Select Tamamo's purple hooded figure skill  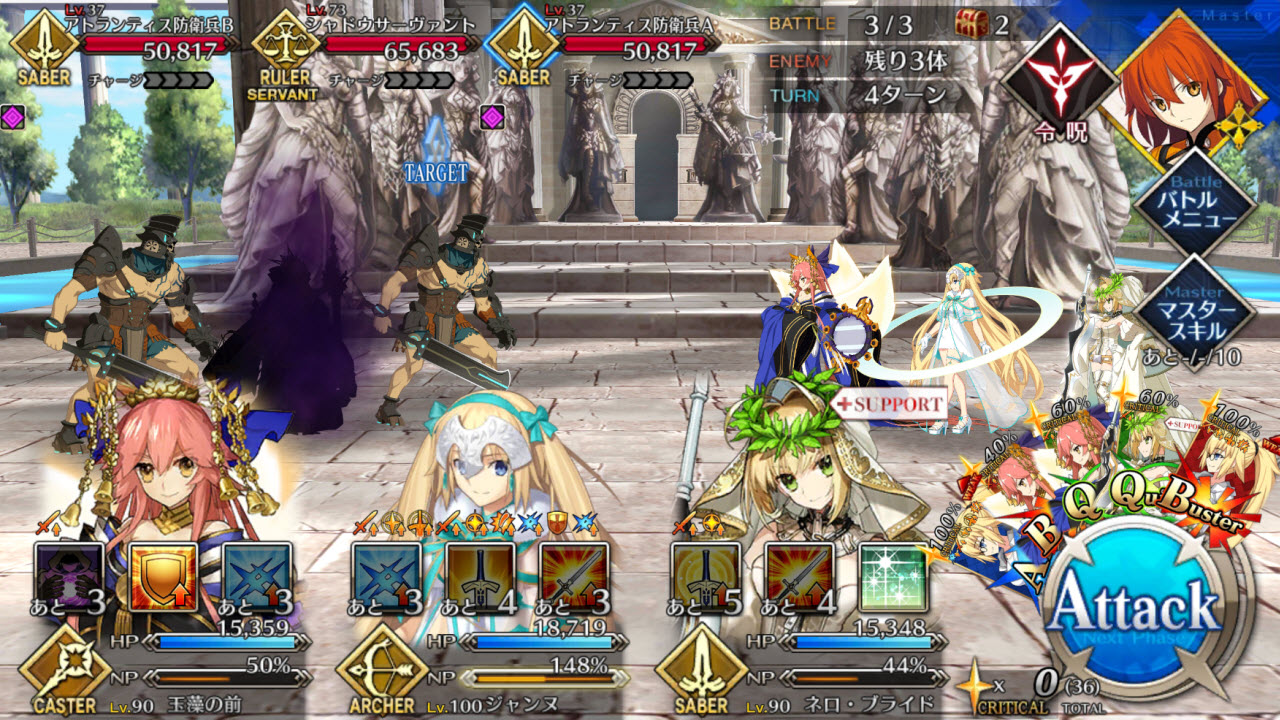pos(69,577)
